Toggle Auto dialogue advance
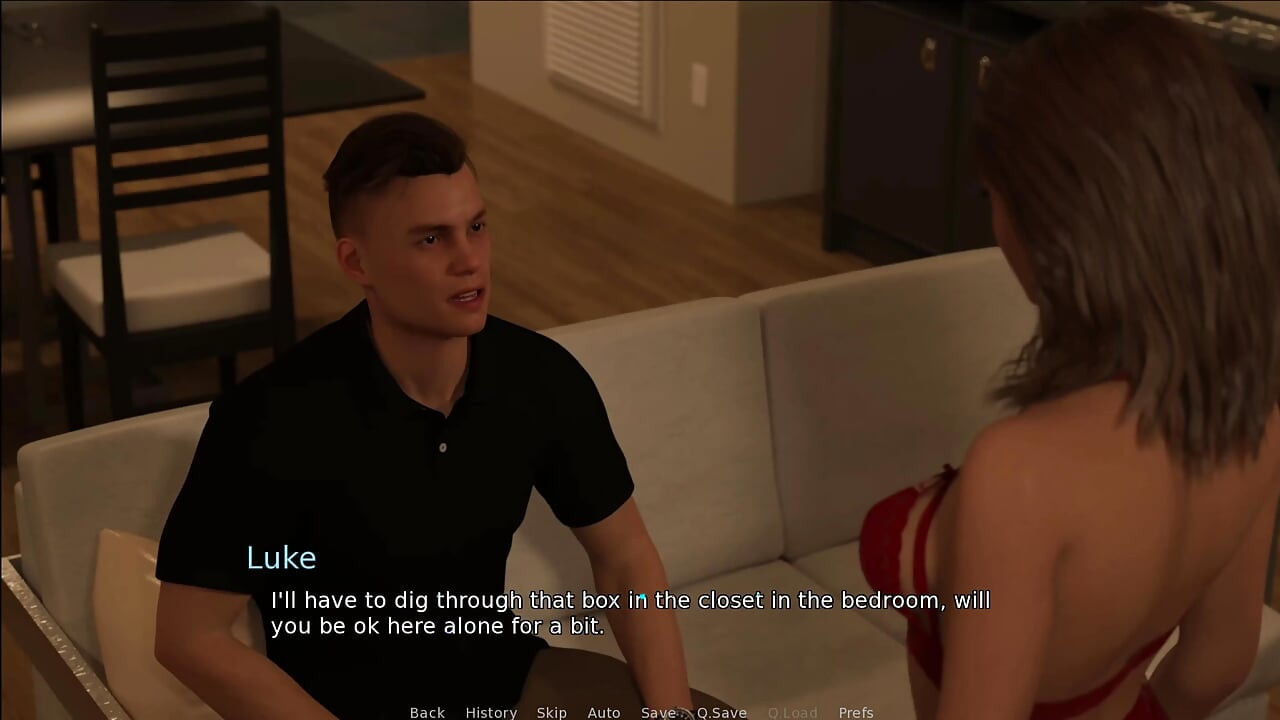The width and height of the screenshot is (1280, 720). 604,712
